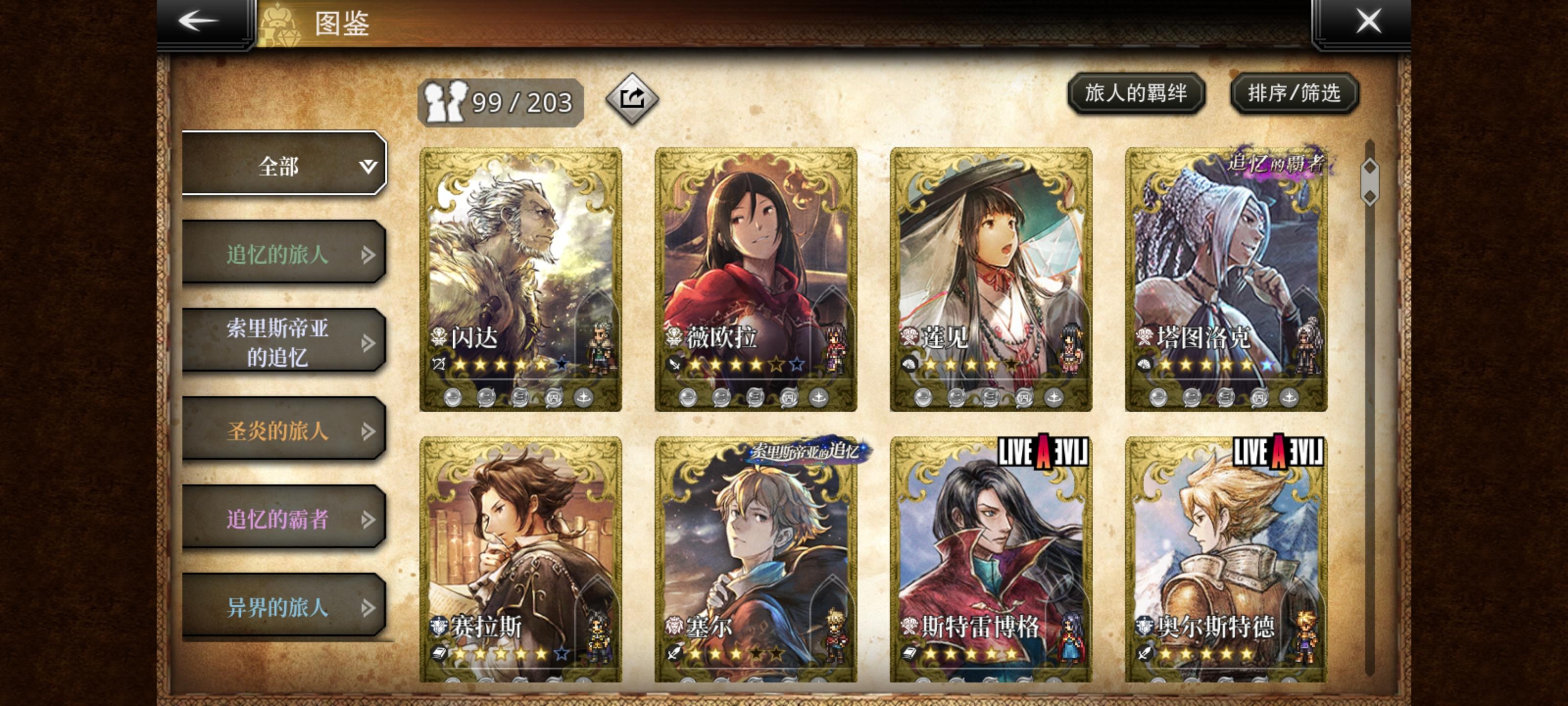Open 旅人的羁绊 panel
The image size is (1568, 706).
click(1136, 93)
